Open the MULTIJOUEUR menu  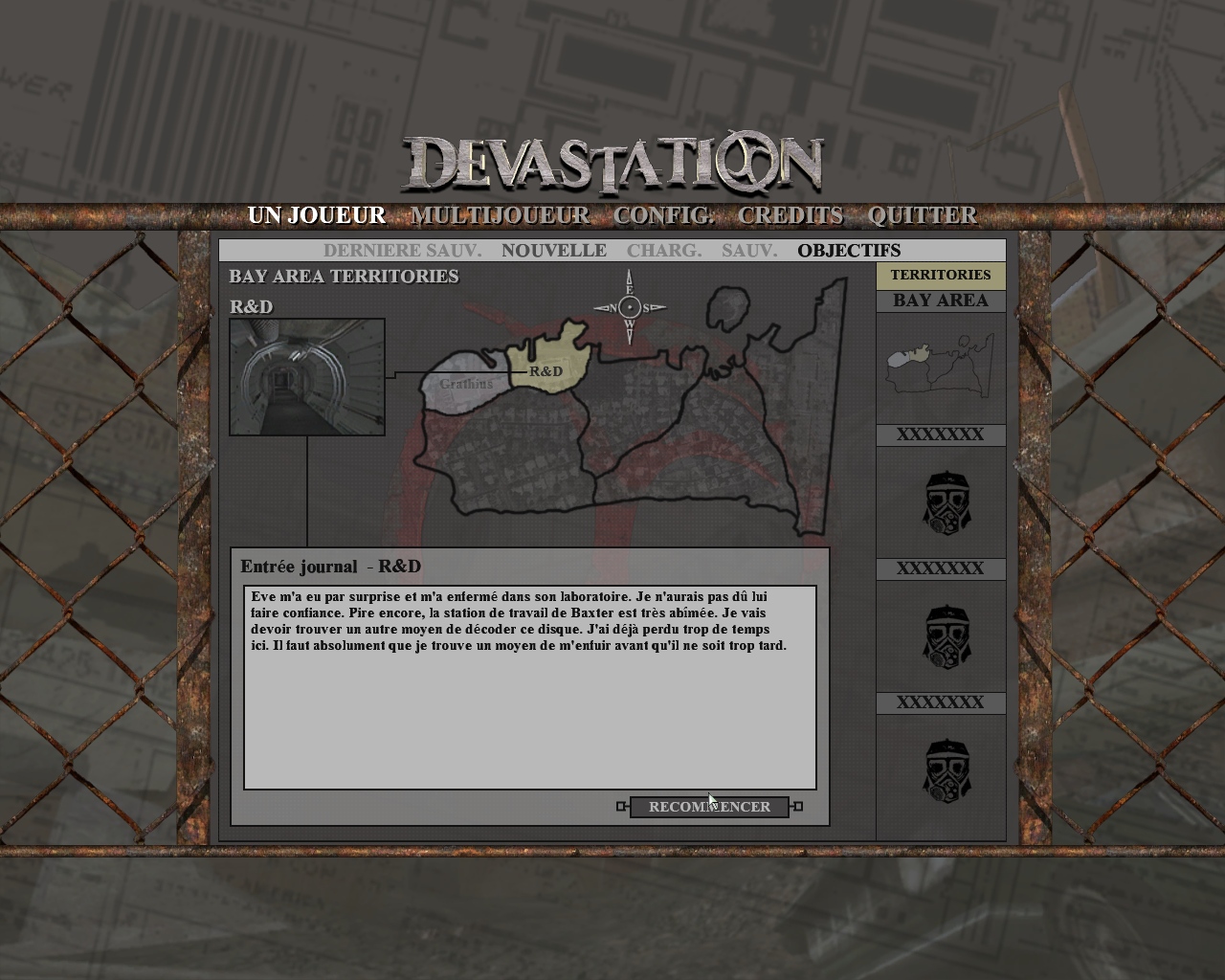pos(500,215)
